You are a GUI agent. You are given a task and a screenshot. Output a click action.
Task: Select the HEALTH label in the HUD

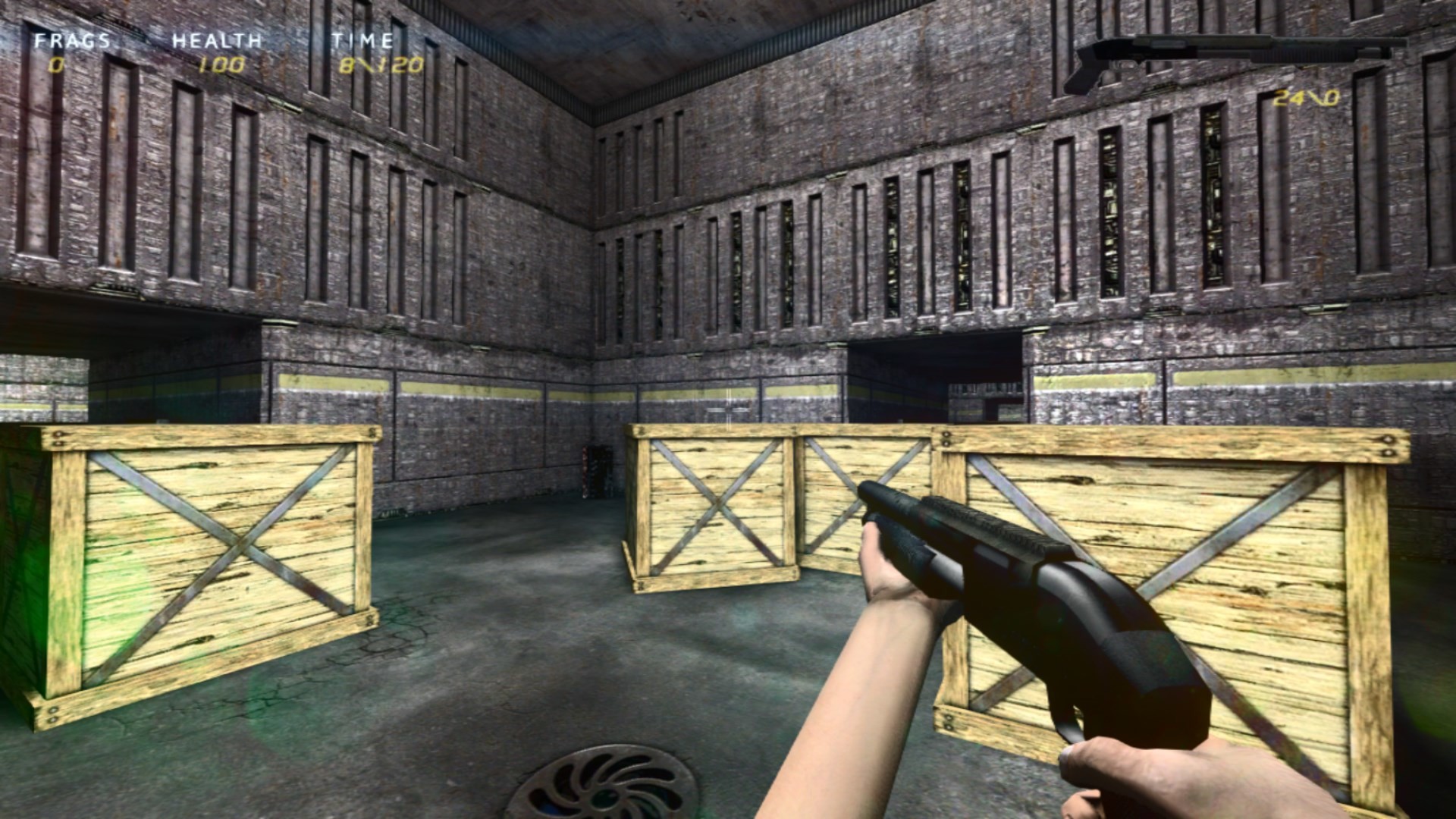216,42
